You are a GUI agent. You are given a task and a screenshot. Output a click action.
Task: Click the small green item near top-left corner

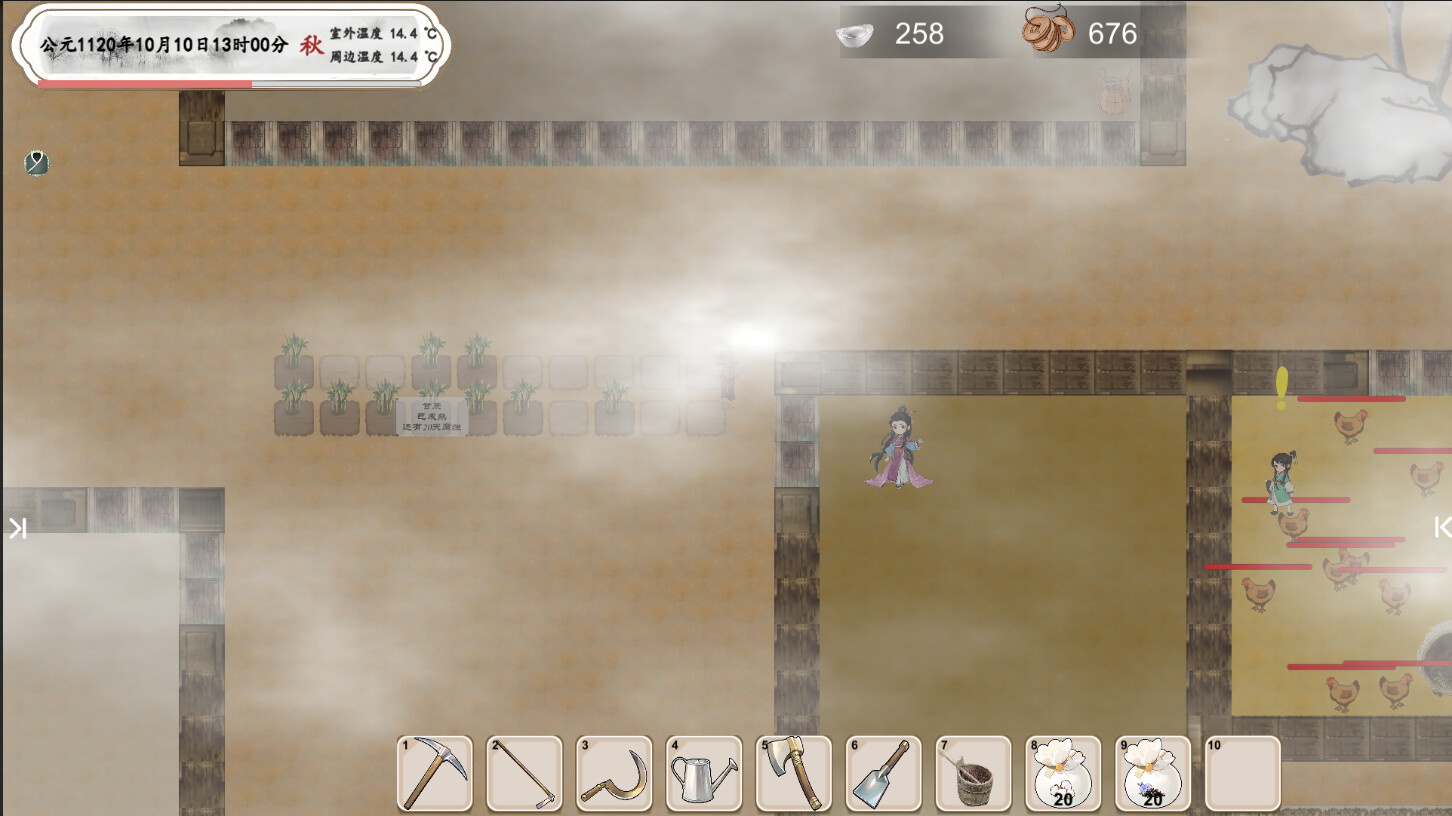click(35, 162)
